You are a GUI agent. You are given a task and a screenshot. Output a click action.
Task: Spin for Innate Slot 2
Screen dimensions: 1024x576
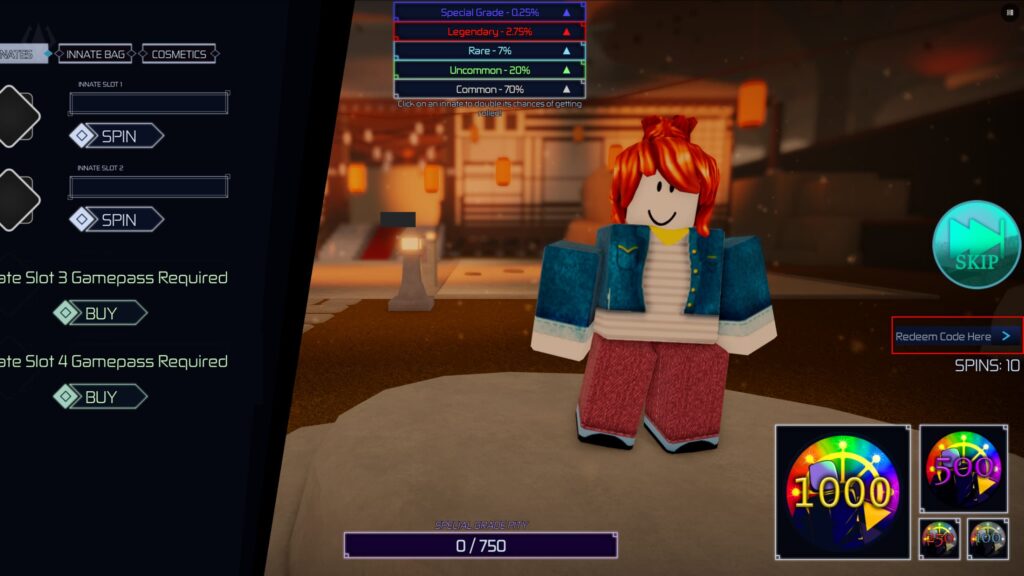tap(117, 220)
